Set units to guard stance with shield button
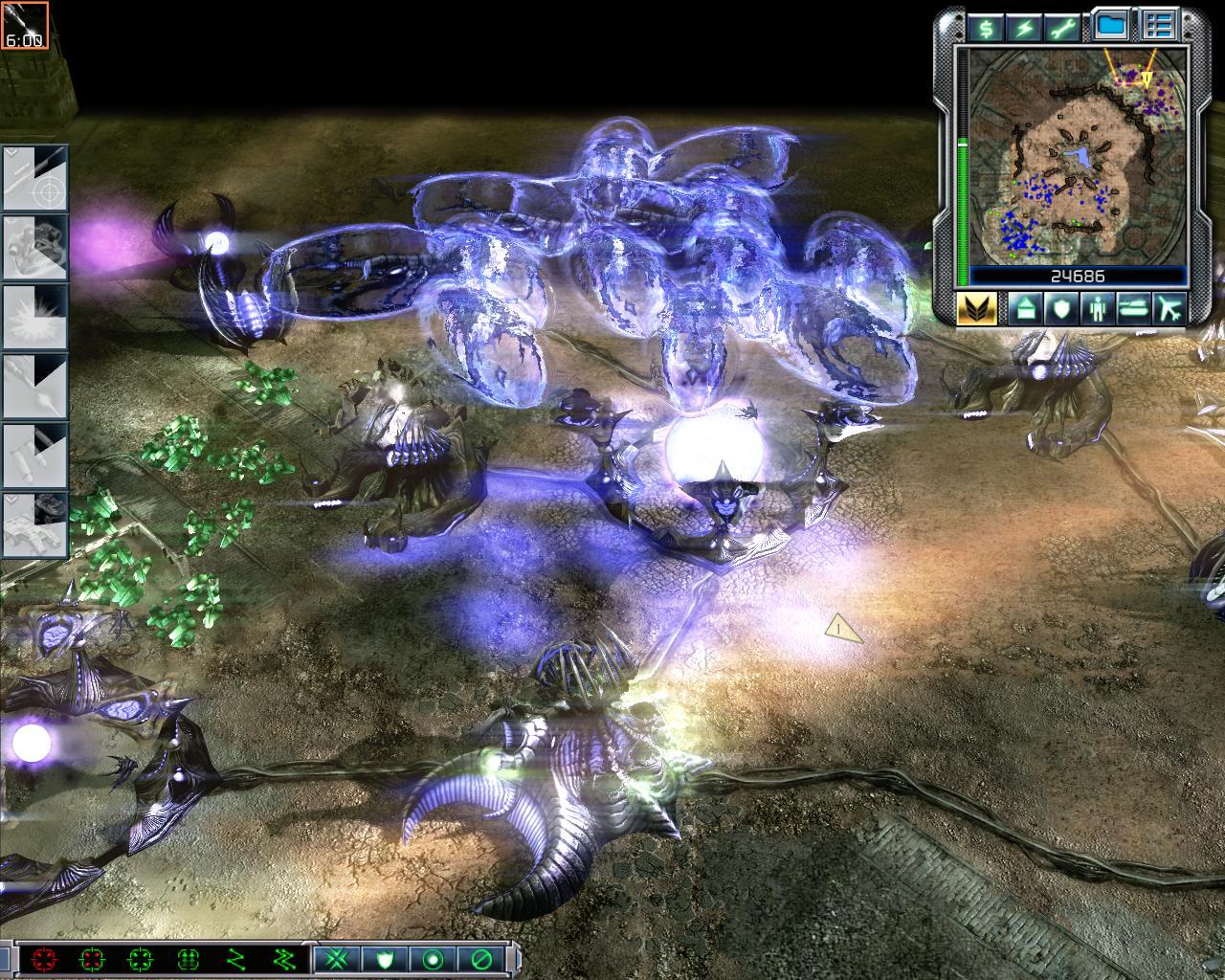The height and width of the screenshot is (980, 1225). click(386, 958)
